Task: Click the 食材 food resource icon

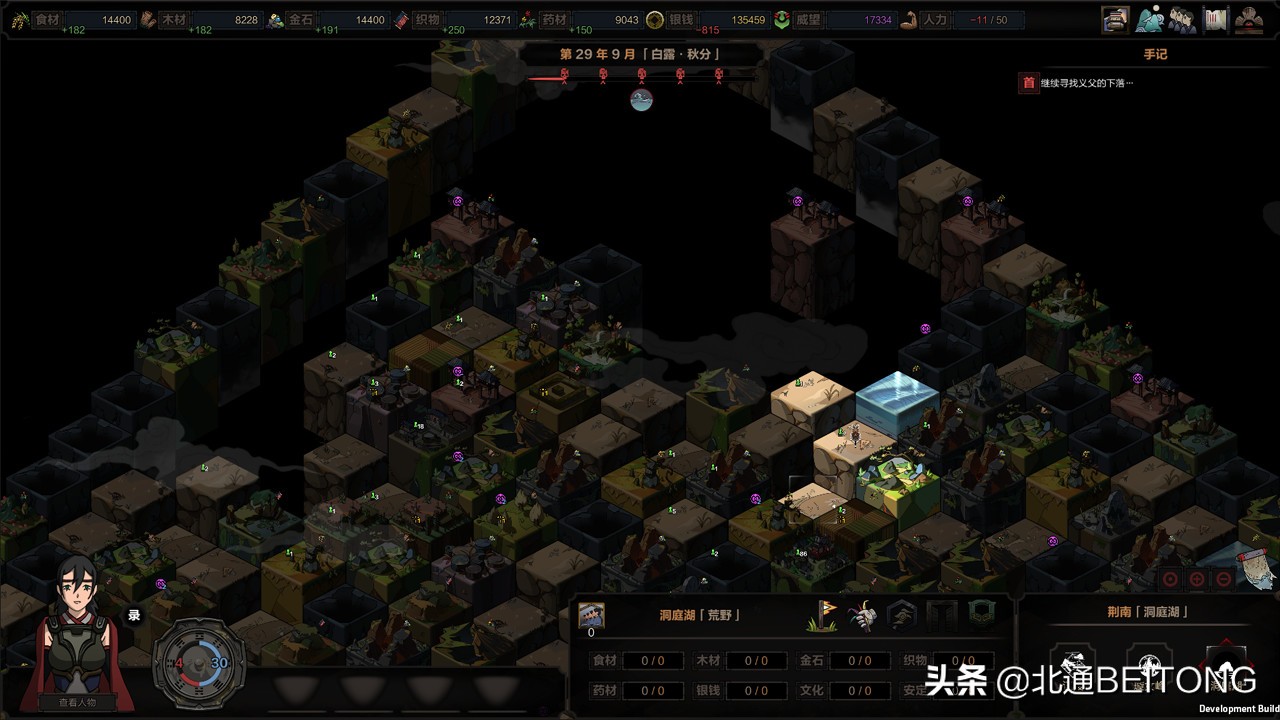Action: click(17, 20)
